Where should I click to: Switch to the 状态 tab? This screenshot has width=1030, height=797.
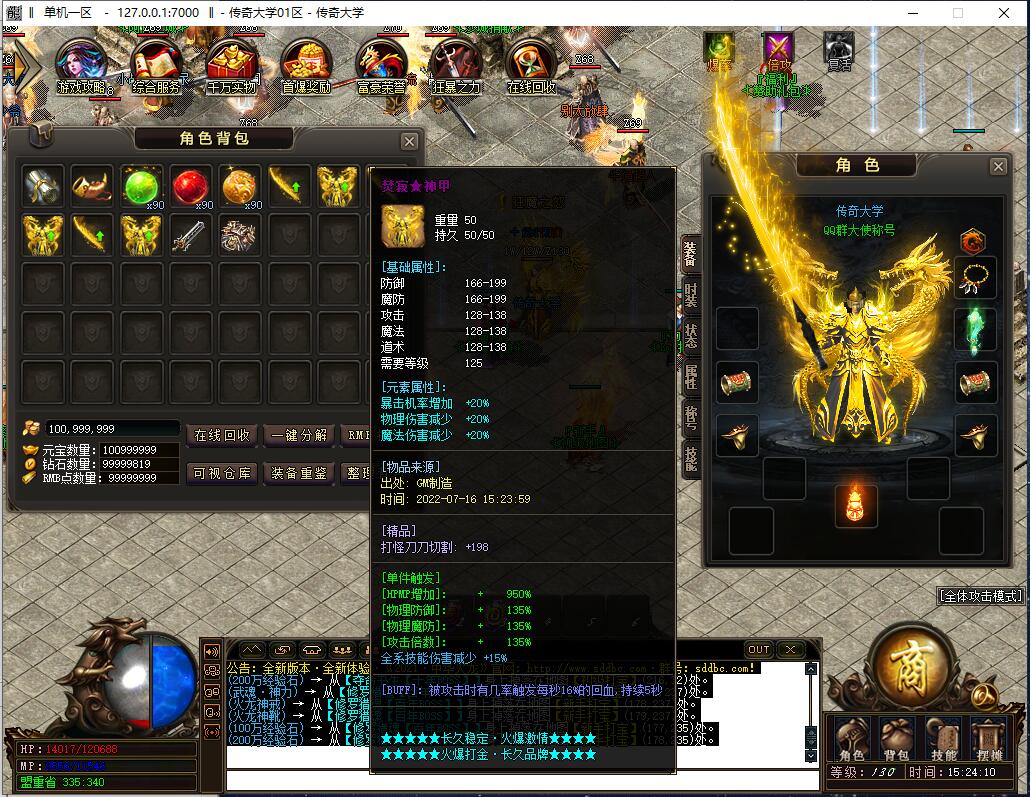(x=690, y=335)
